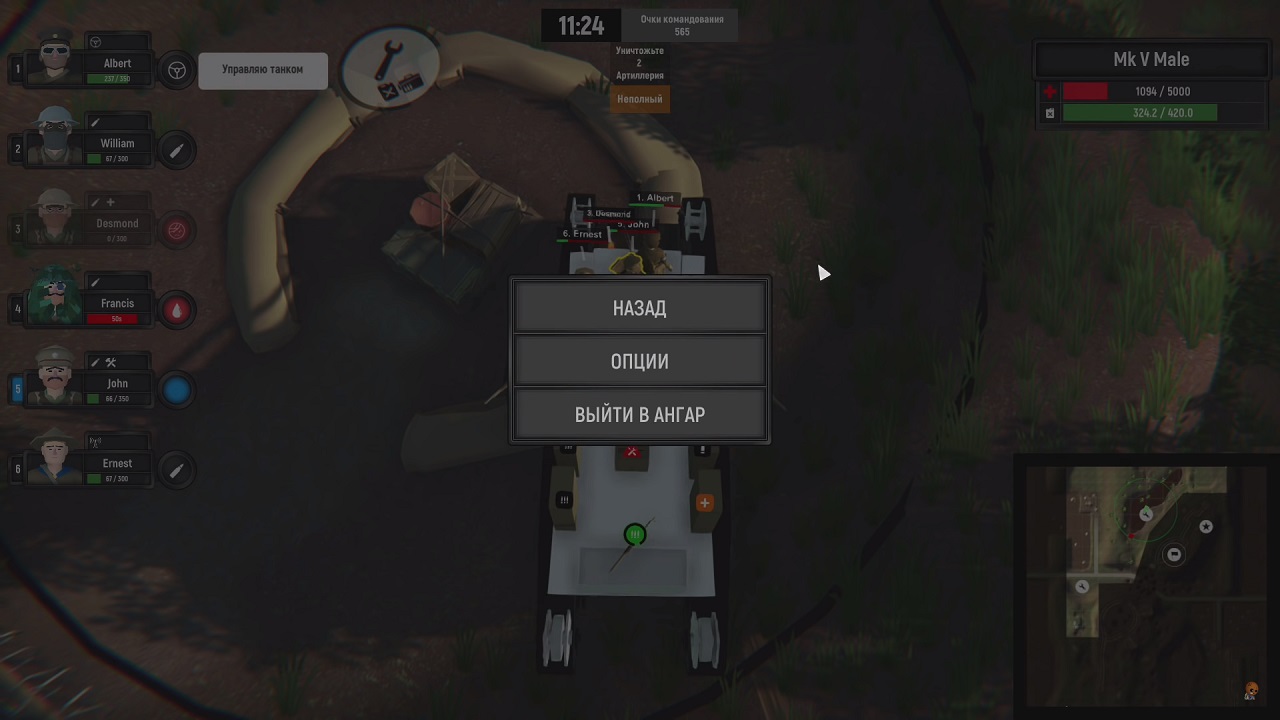
Task: Click the НАЗАД button to resume
Action: tap(640, 308)
